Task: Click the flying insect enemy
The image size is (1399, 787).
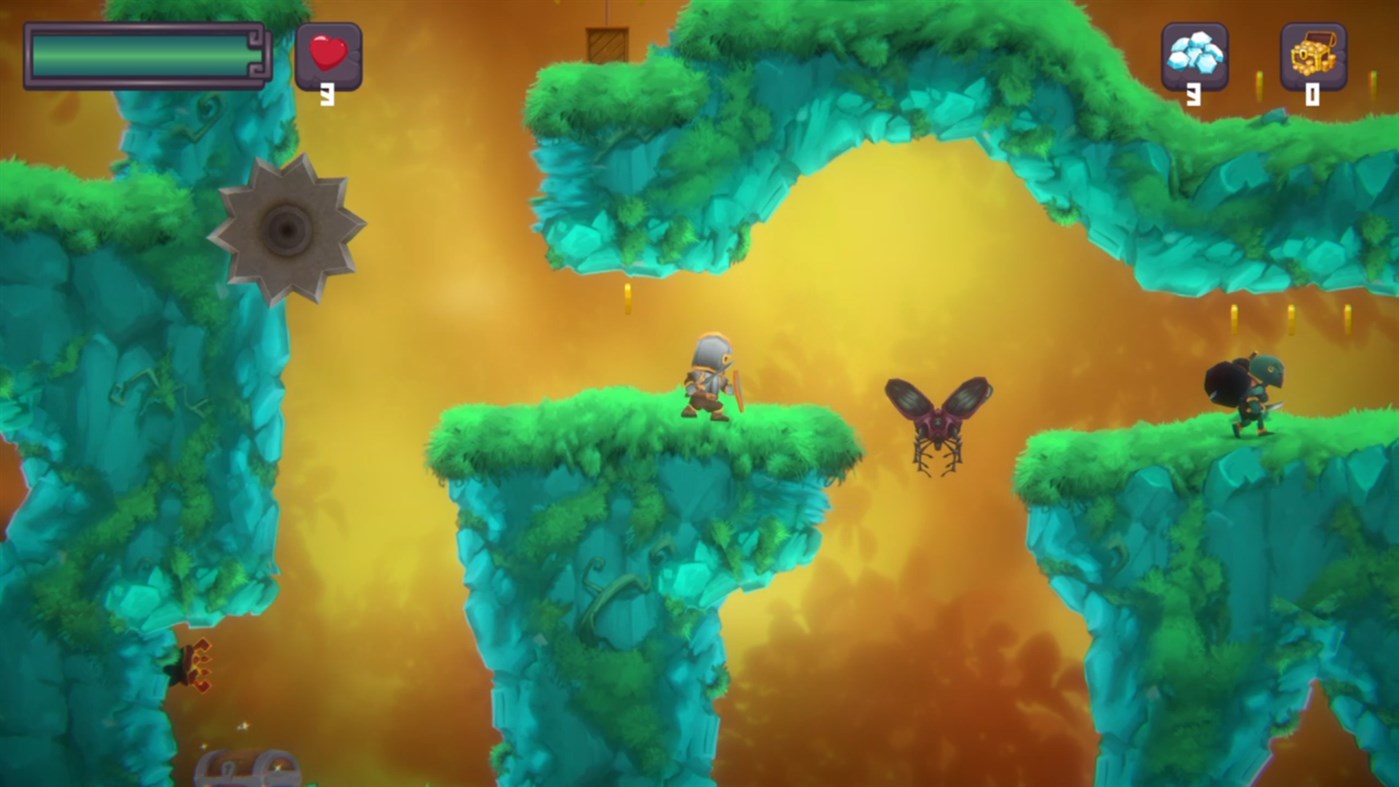Action: tap(937, 420)
